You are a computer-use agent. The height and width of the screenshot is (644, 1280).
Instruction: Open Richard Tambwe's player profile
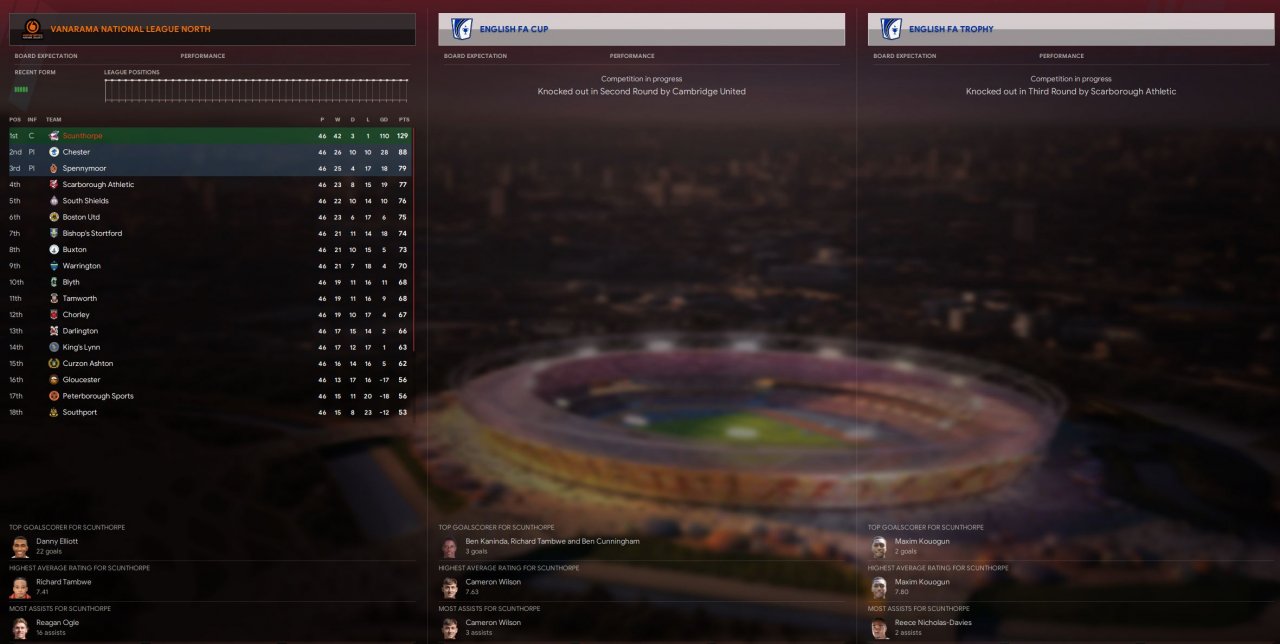pyautogui.click(x=63, y=582)
